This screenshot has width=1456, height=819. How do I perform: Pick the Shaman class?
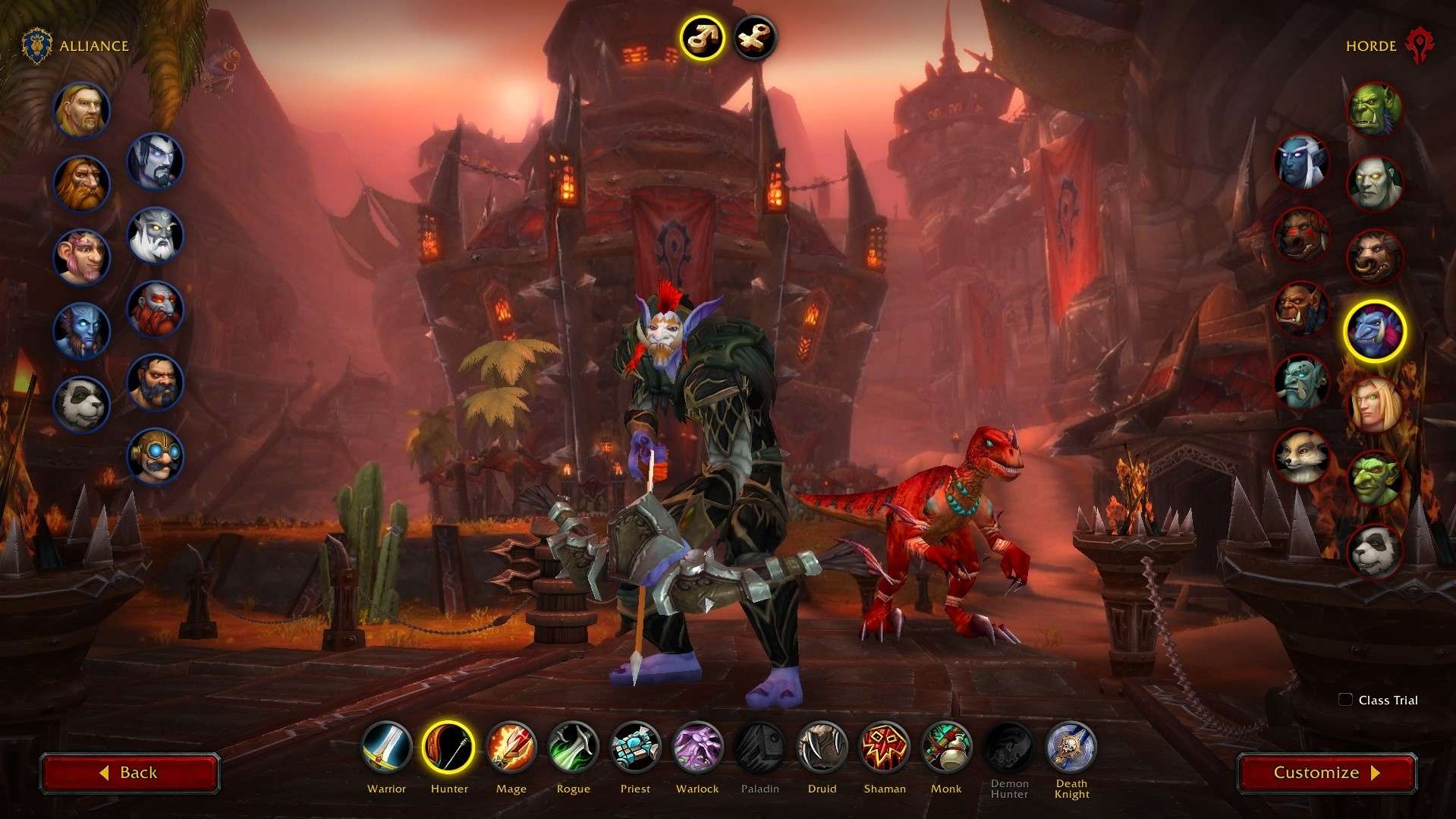pos(884,747)
